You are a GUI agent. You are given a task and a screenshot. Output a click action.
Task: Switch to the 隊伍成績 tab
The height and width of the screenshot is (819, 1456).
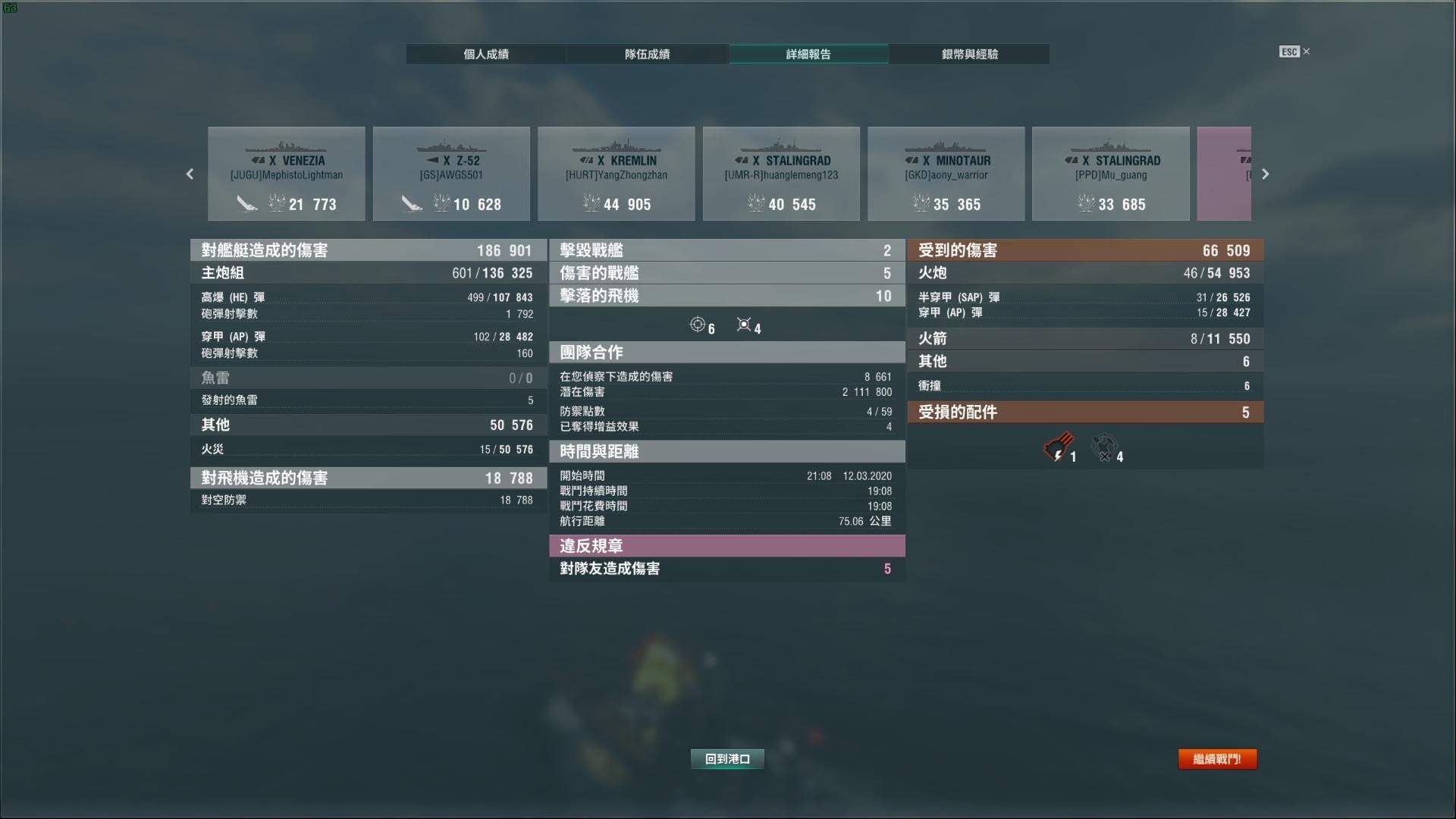coord(647,54)
